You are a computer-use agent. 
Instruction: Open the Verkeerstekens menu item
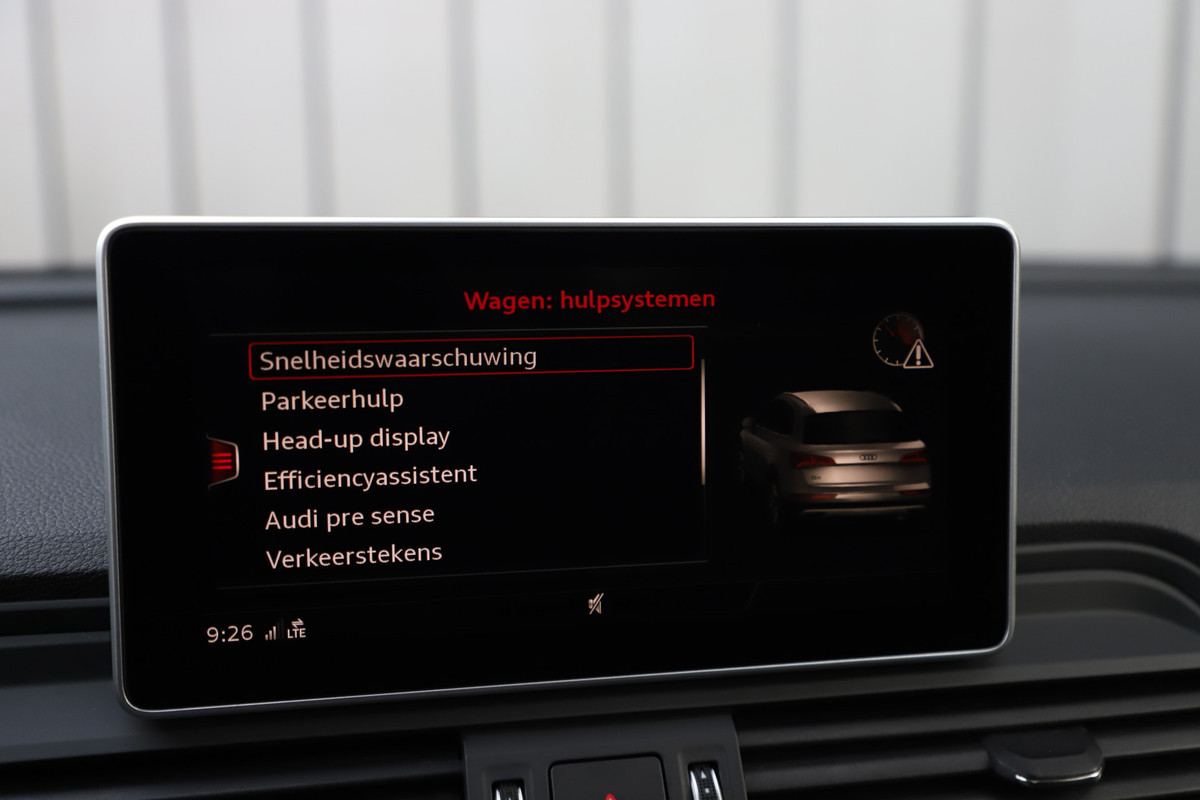[x=353, y=556]
